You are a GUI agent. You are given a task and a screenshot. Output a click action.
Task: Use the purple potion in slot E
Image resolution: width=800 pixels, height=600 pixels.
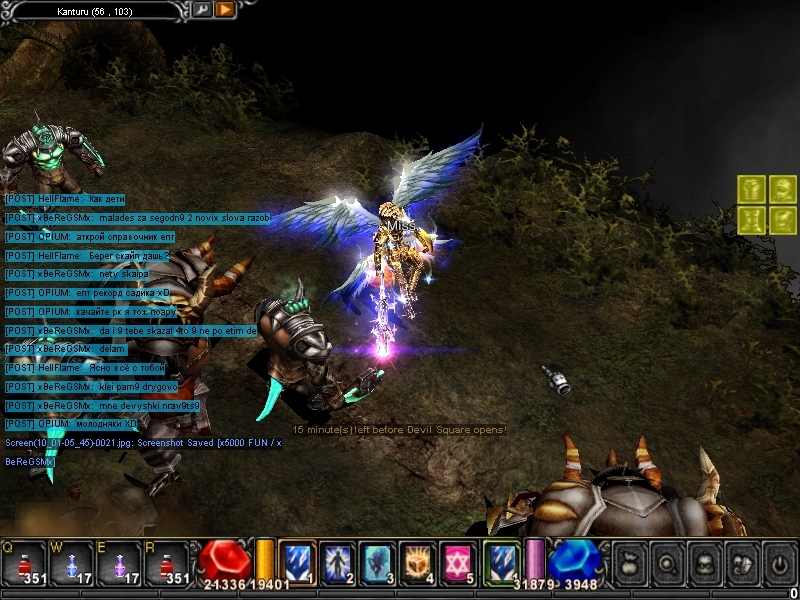click(120, 563)
